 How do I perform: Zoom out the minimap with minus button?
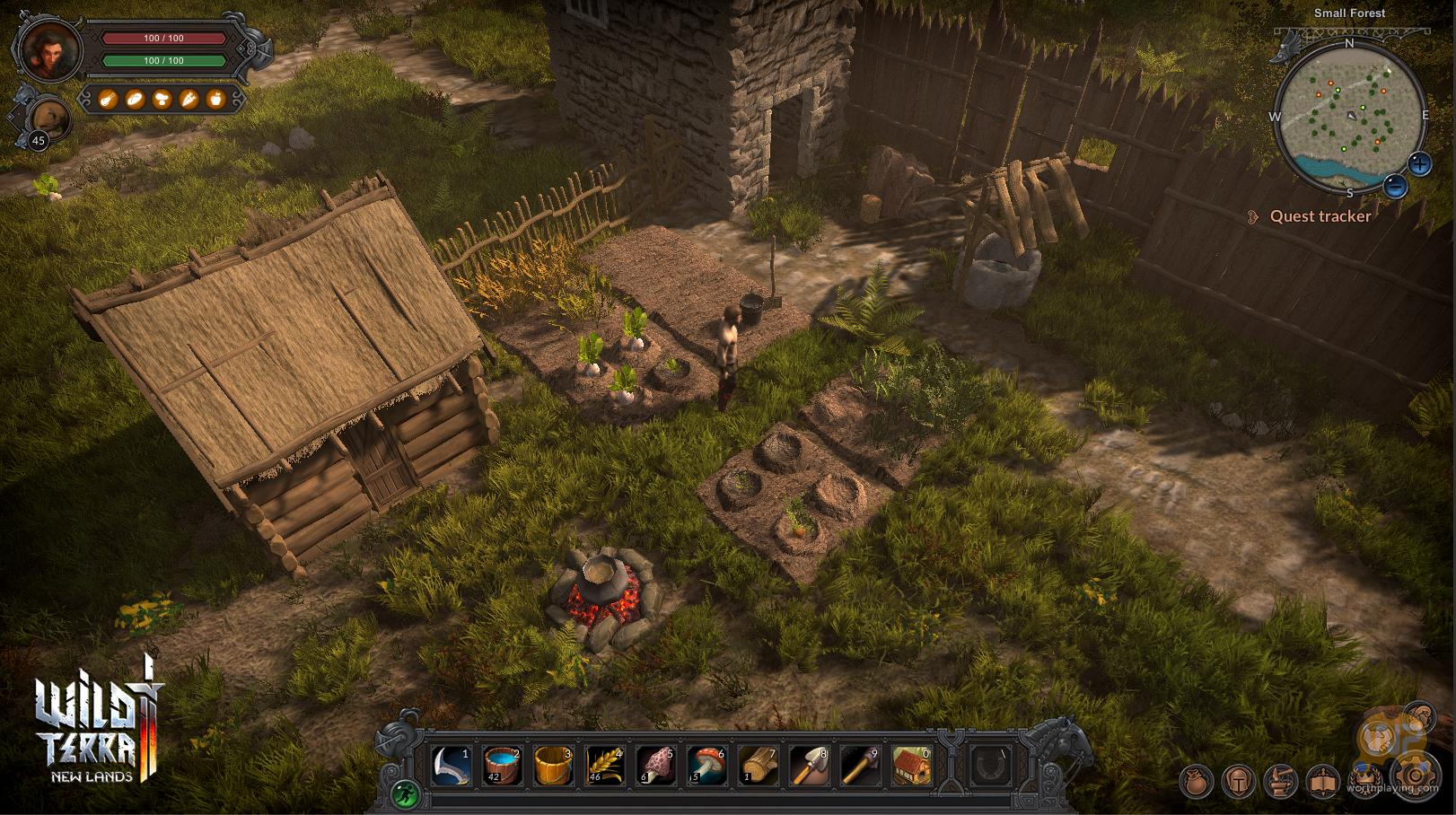coord(1395,186)
